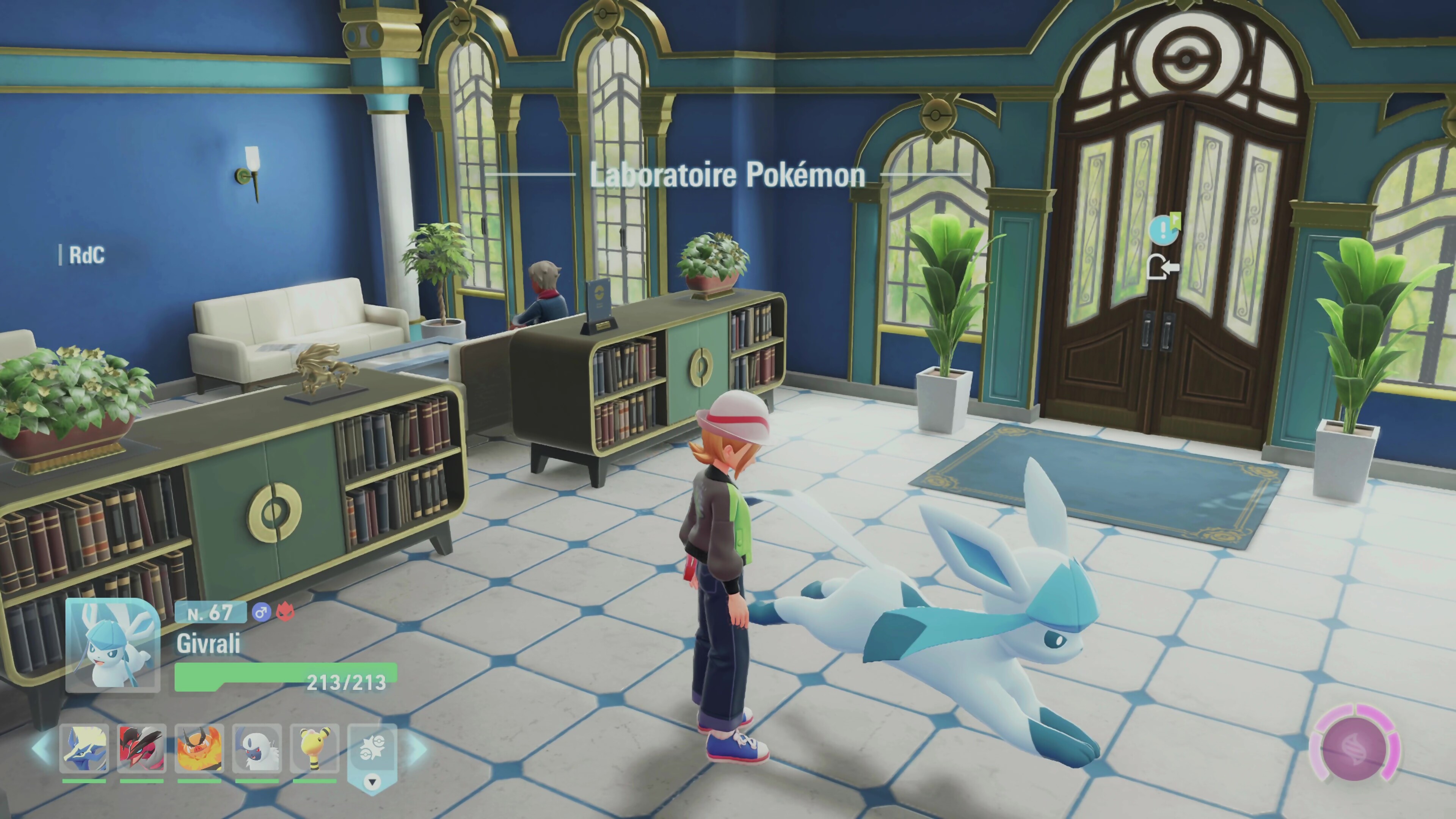1456x819 pixels.
Task: Switch to Yveltal in the party bar
Action: [142, 748]
